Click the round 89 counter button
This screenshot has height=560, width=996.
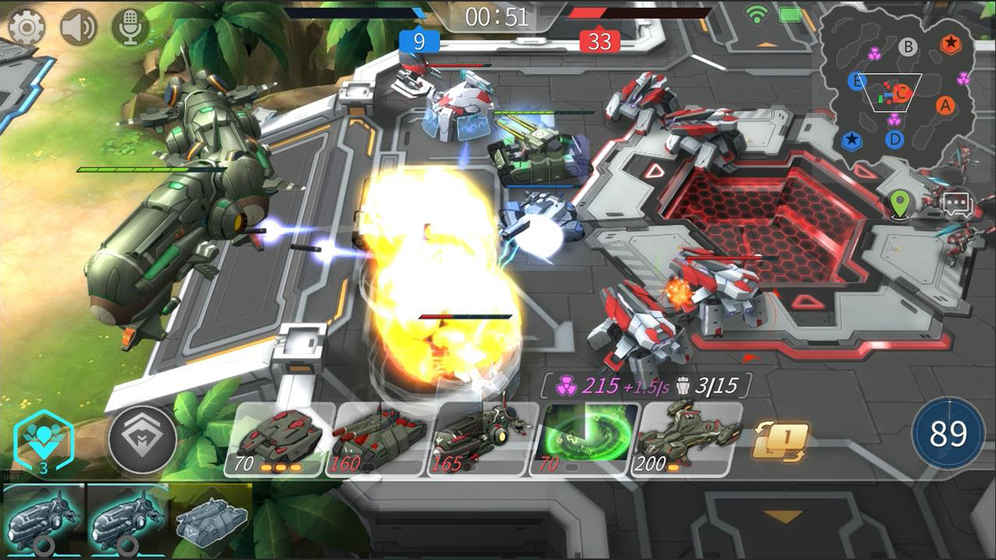947,434
